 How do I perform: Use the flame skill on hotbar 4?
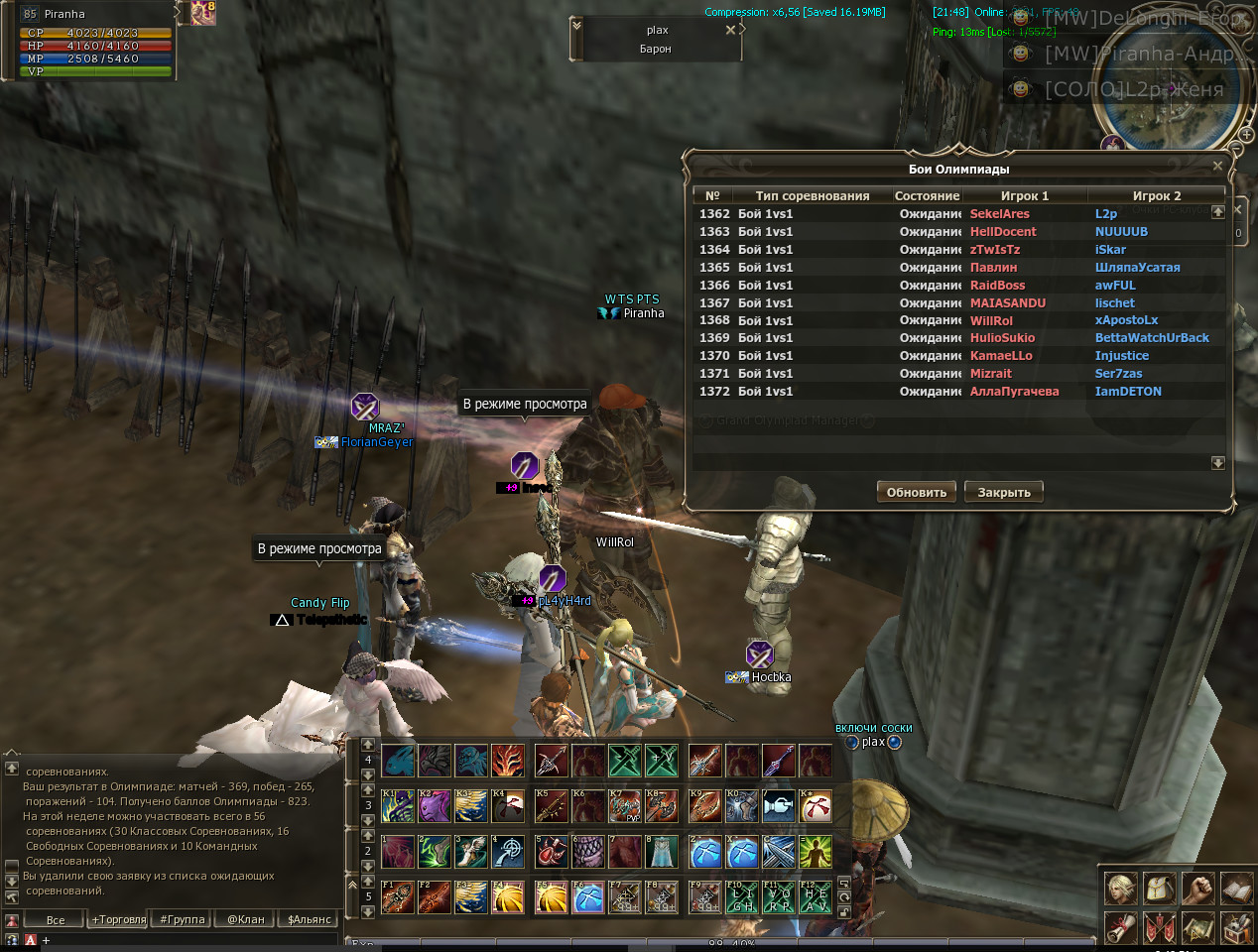[507, 761]
